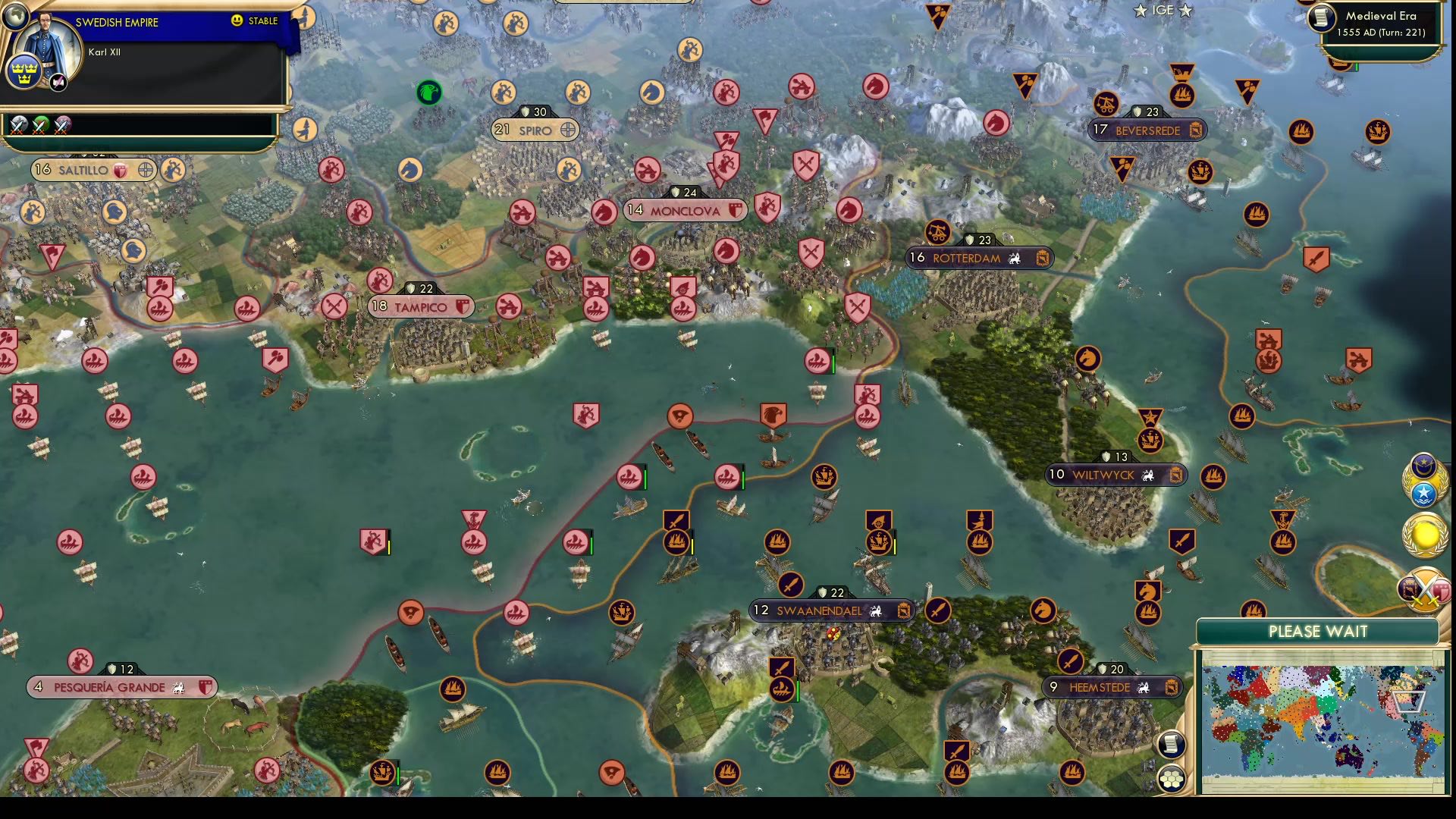This screenshot has width=1456, height=819.
Task: Select the Tampico city banner
Action: [x=417, y=307]
